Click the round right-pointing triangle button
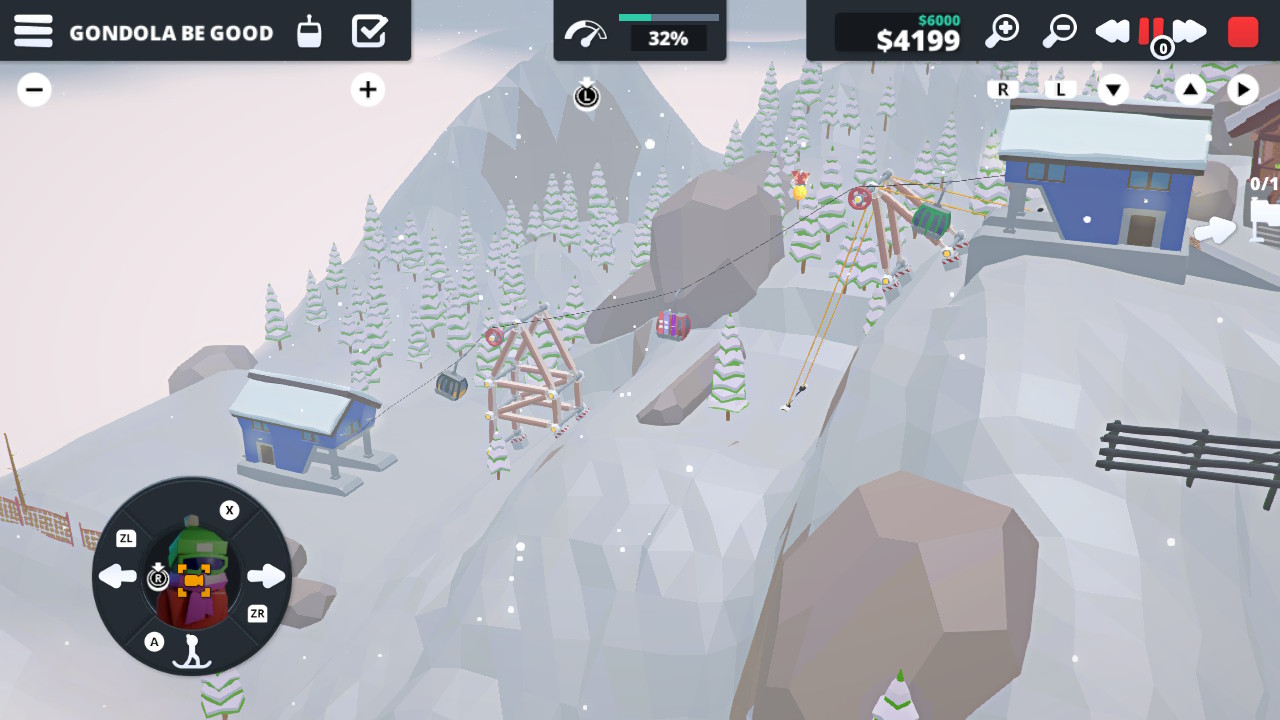1280x720 pixels. [x=1242, y=90]
